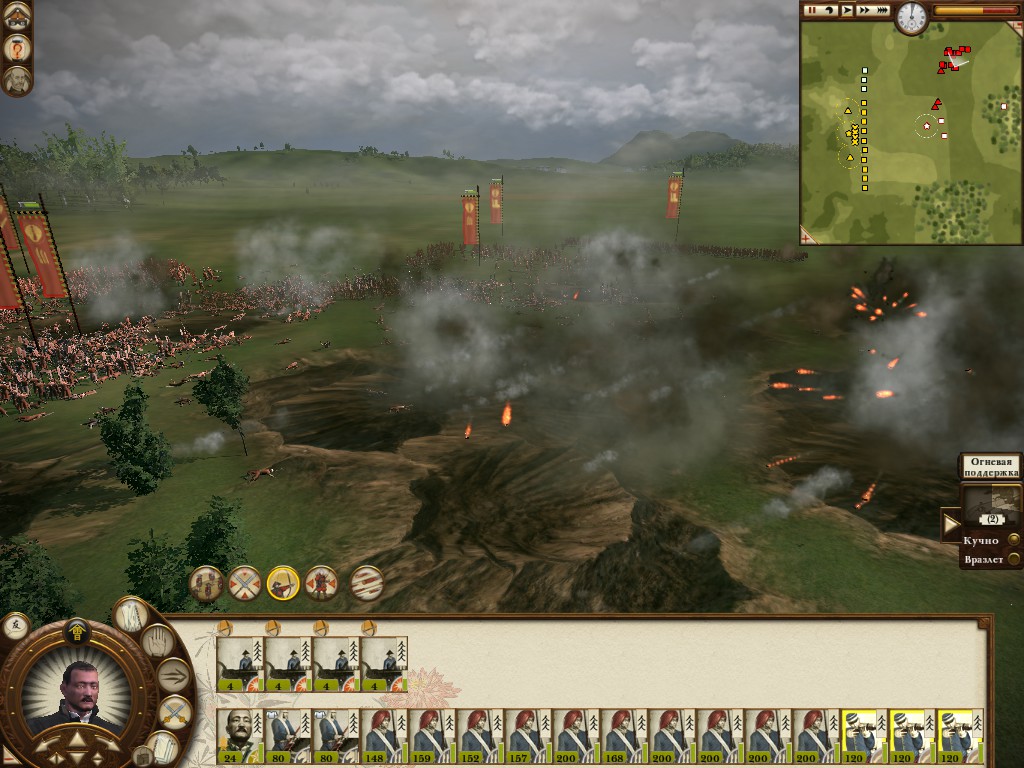This screenshot has height=768, width=1024.
Task: Set battle speed to normal play
Action: coord(847,10)
